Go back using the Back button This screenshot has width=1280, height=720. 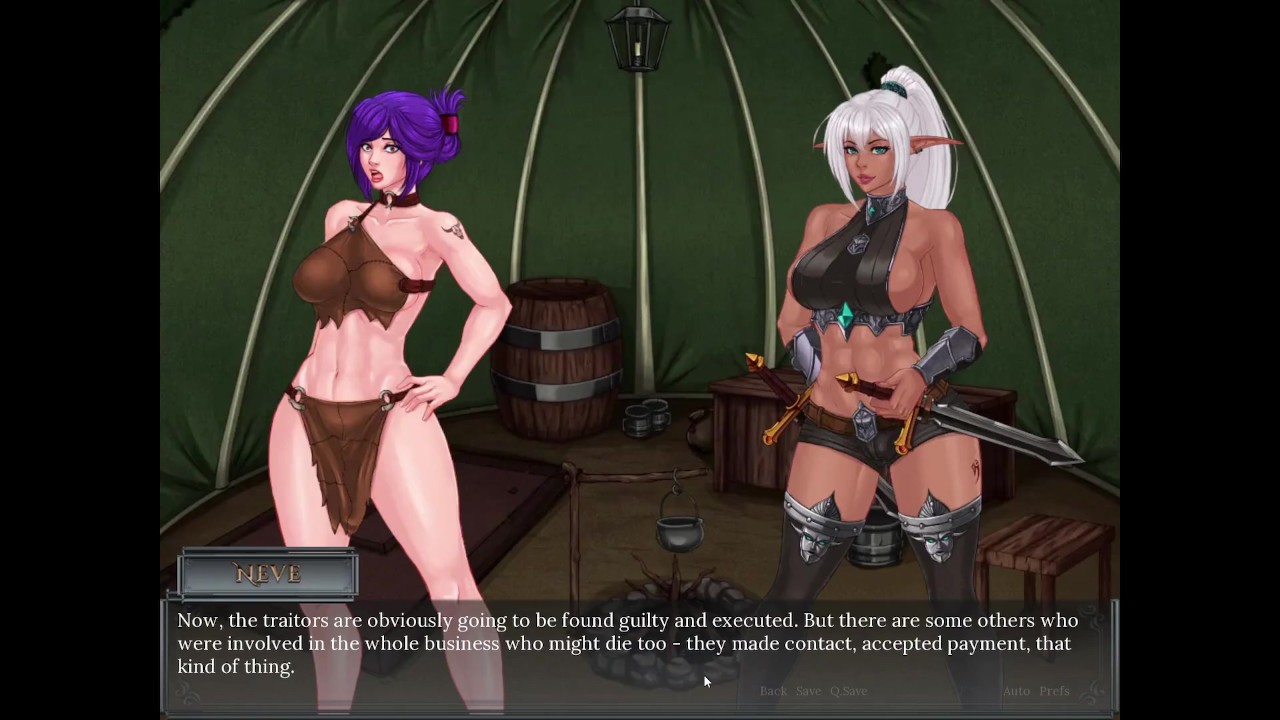[773, 691]
